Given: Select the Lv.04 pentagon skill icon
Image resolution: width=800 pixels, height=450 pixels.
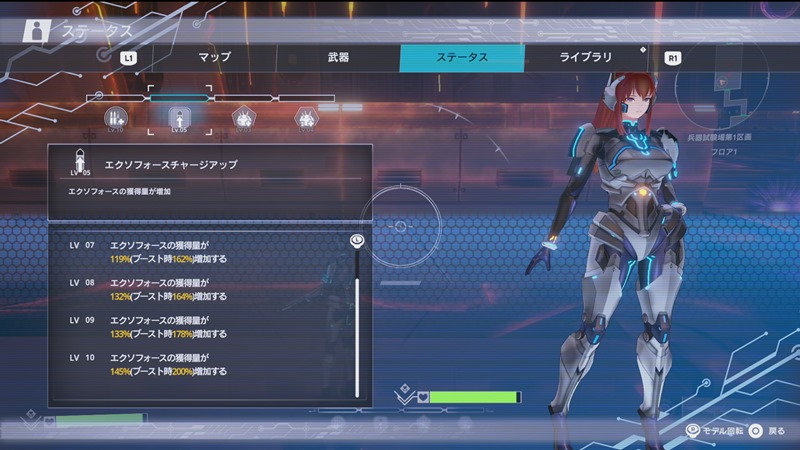Looking at the screenshot, I should [x=306, y=120].
